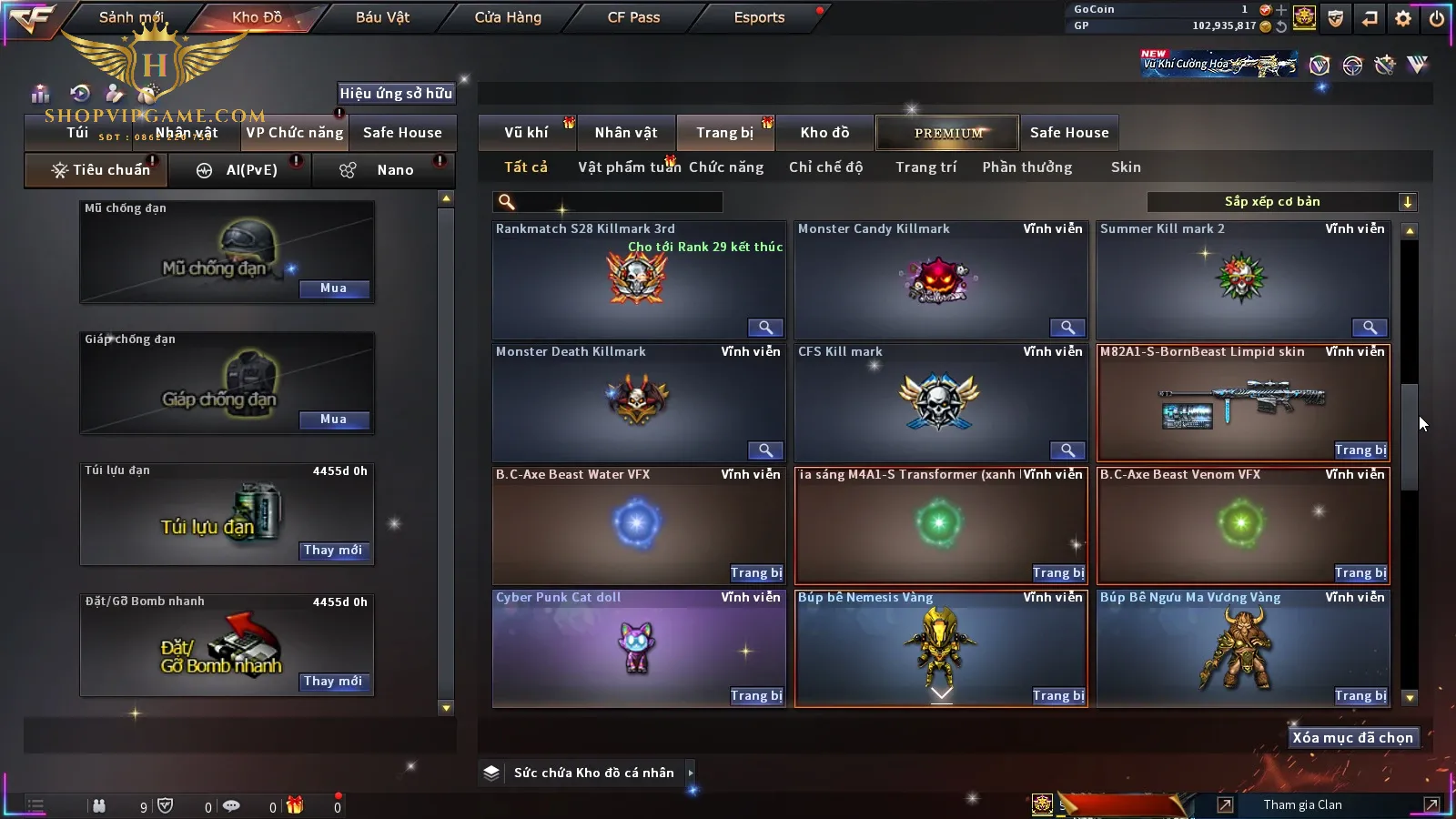Switch to the Vũ khí inventory tab
Screen dimensions: 1456x819
click(x=526, y=133)
